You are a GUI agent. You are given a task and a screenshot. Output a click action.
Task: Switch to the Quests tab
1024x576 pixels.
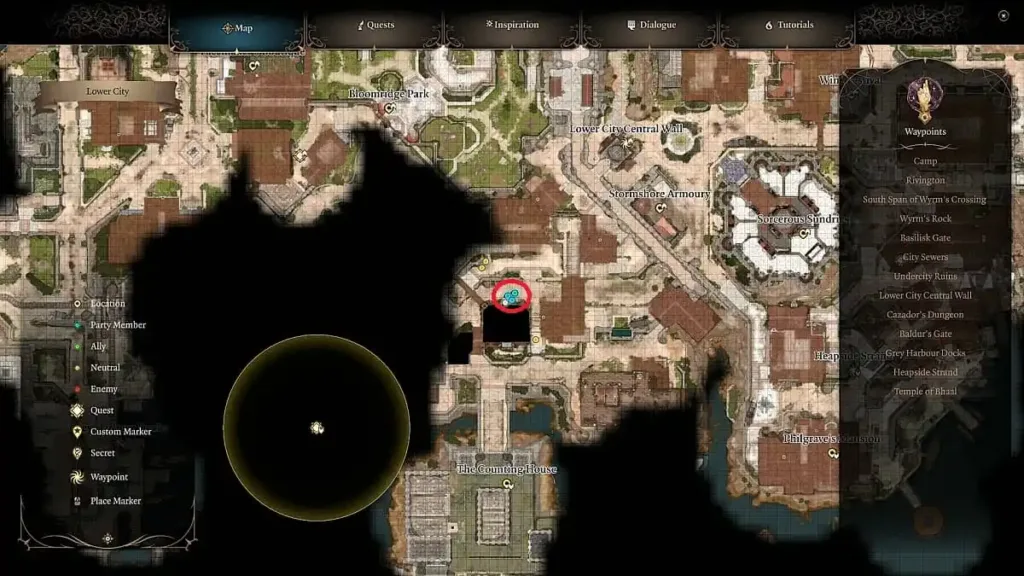[x=376, y=25]
